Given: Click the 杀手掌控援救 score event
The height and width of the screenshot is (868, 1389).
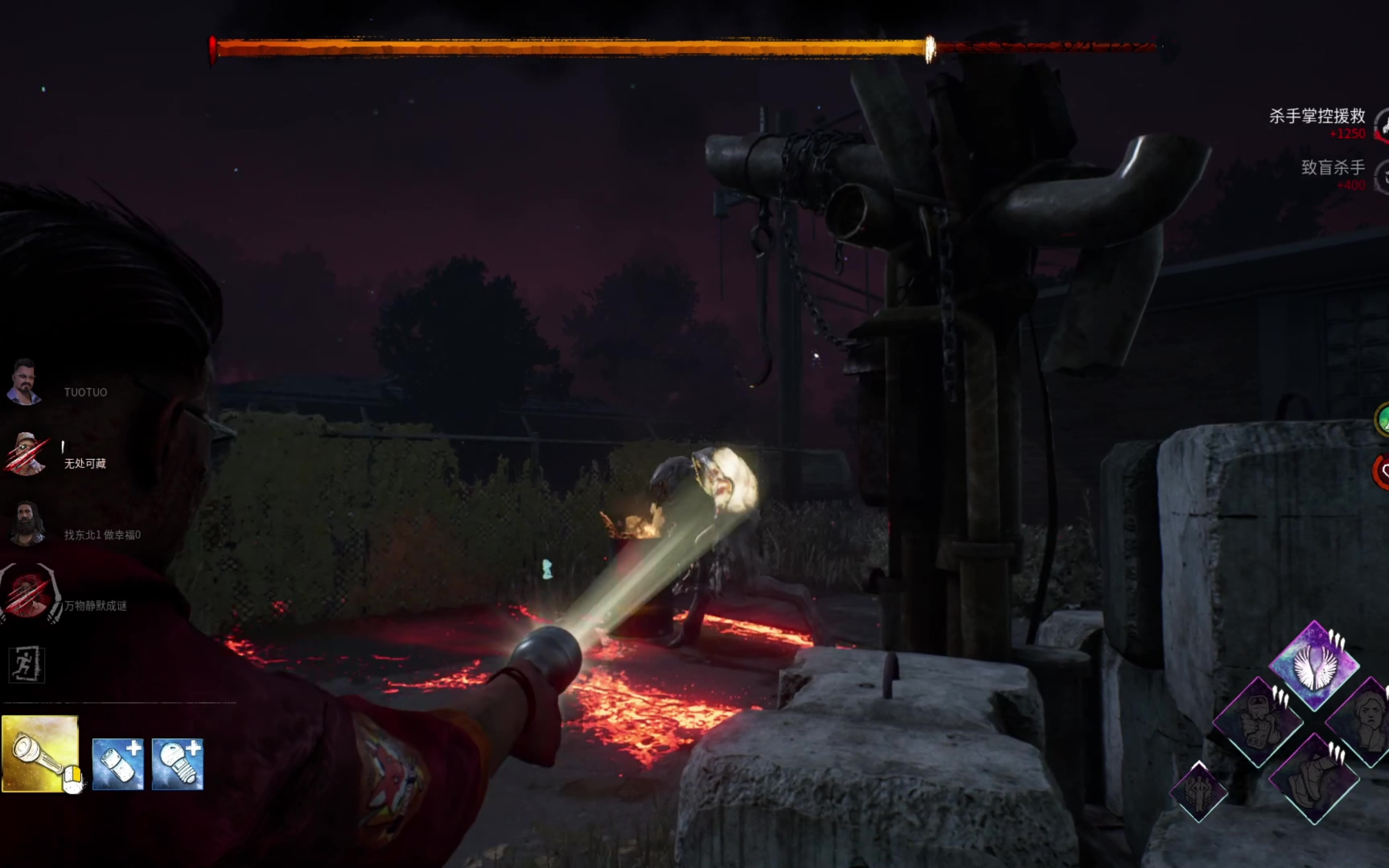Looking at the screenshot, I should point(1317,117).
